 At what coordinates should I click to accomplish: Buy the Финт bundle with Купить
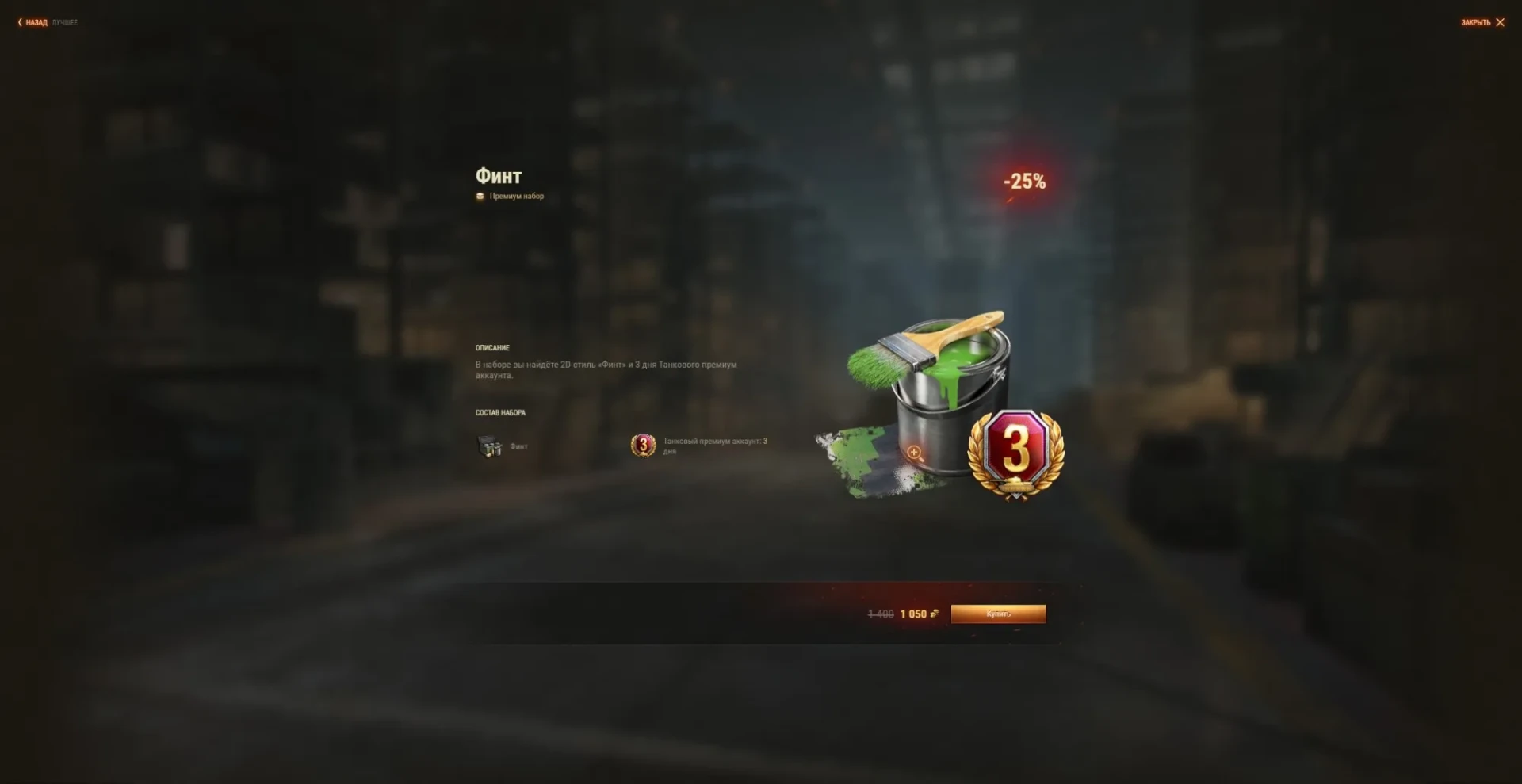point(998,614)
